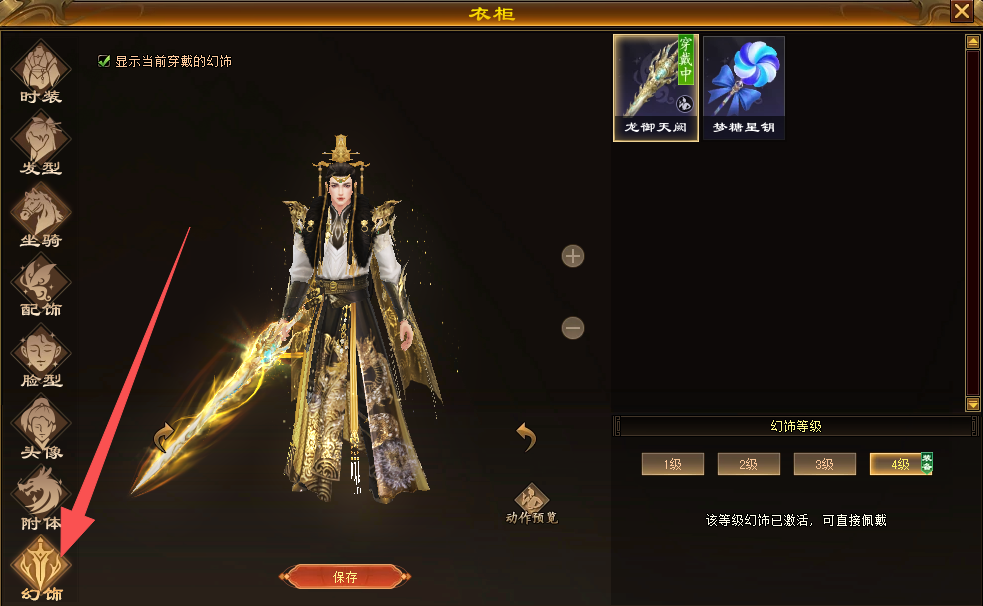983x606 pixels.
Task: Open the 配饰 accessories tab
Action: (x=41, y=285)
